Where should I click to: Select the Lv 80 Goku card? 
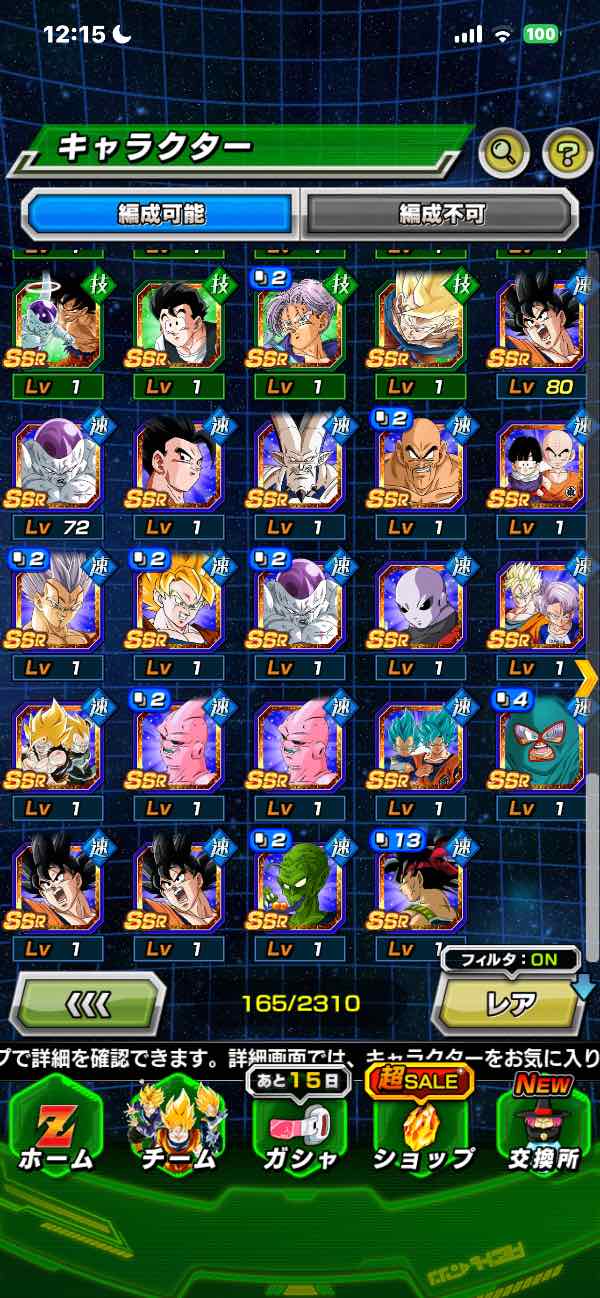point(543,326)
